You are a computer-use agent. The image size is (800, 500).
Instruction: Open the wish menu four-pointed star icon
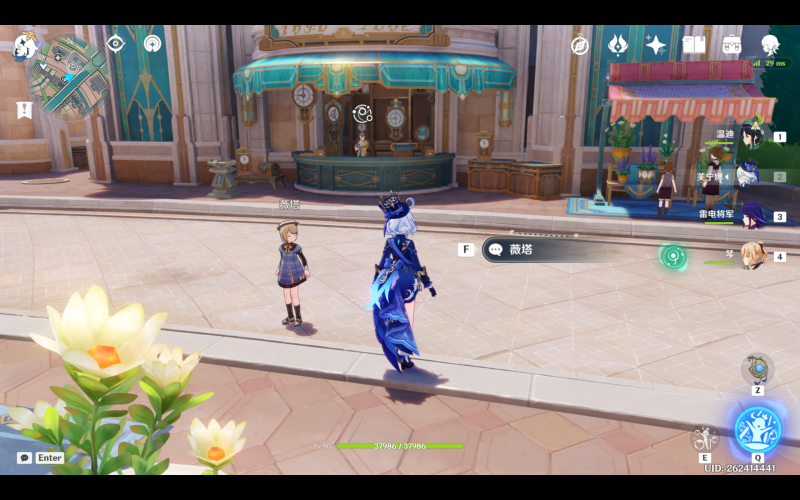click(656, 45)
